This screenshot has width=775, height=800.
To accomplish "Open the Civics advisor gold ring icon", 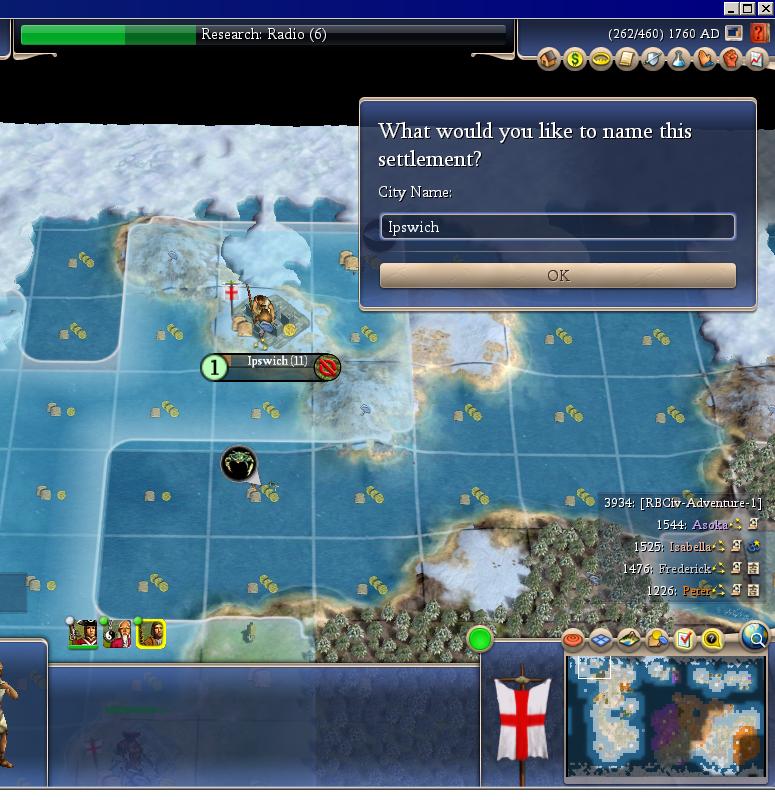I will (601, 60).
